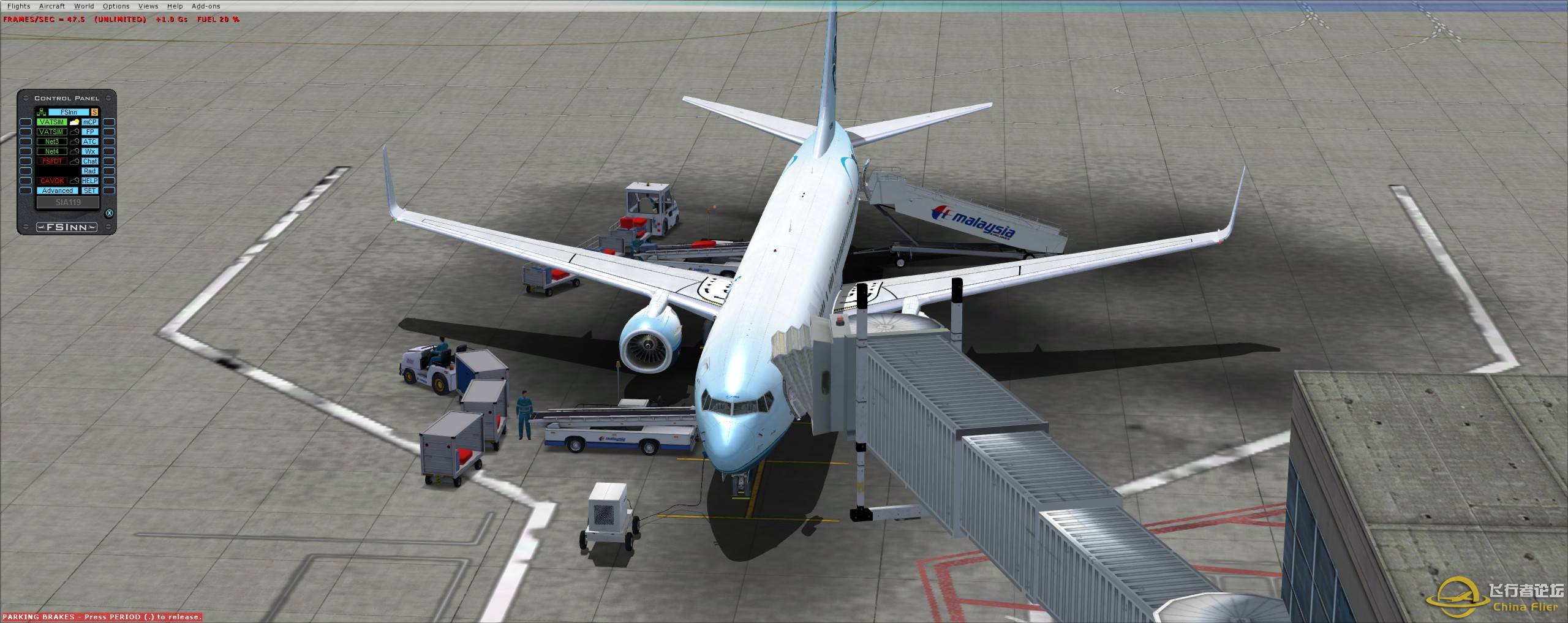Click the SIA119 callsign field
Image resolution: width=1568 pixels, height=623 pixels.
coord(68,202)
